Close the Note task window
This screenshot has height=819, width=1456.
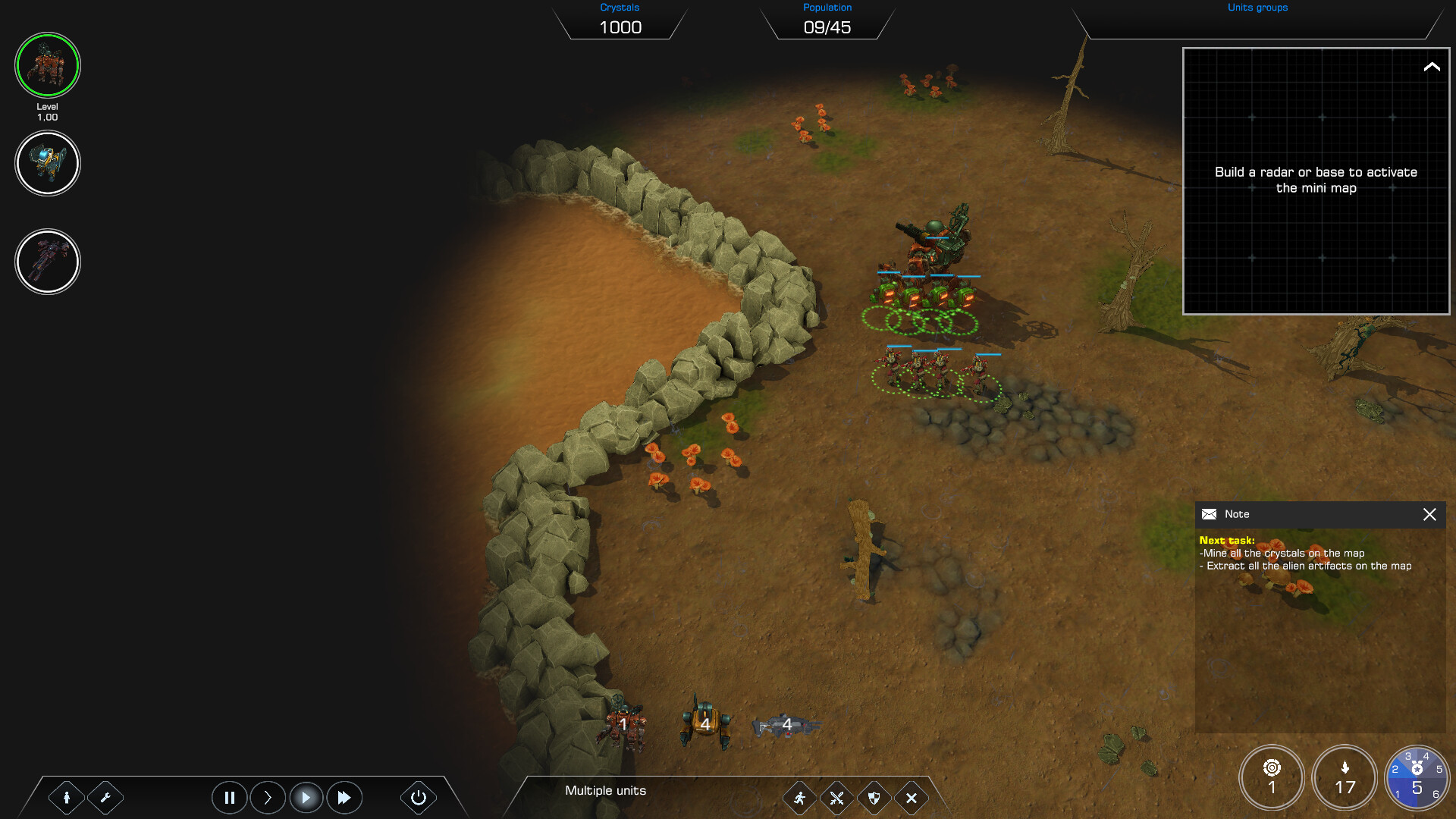coord(1430,515)
